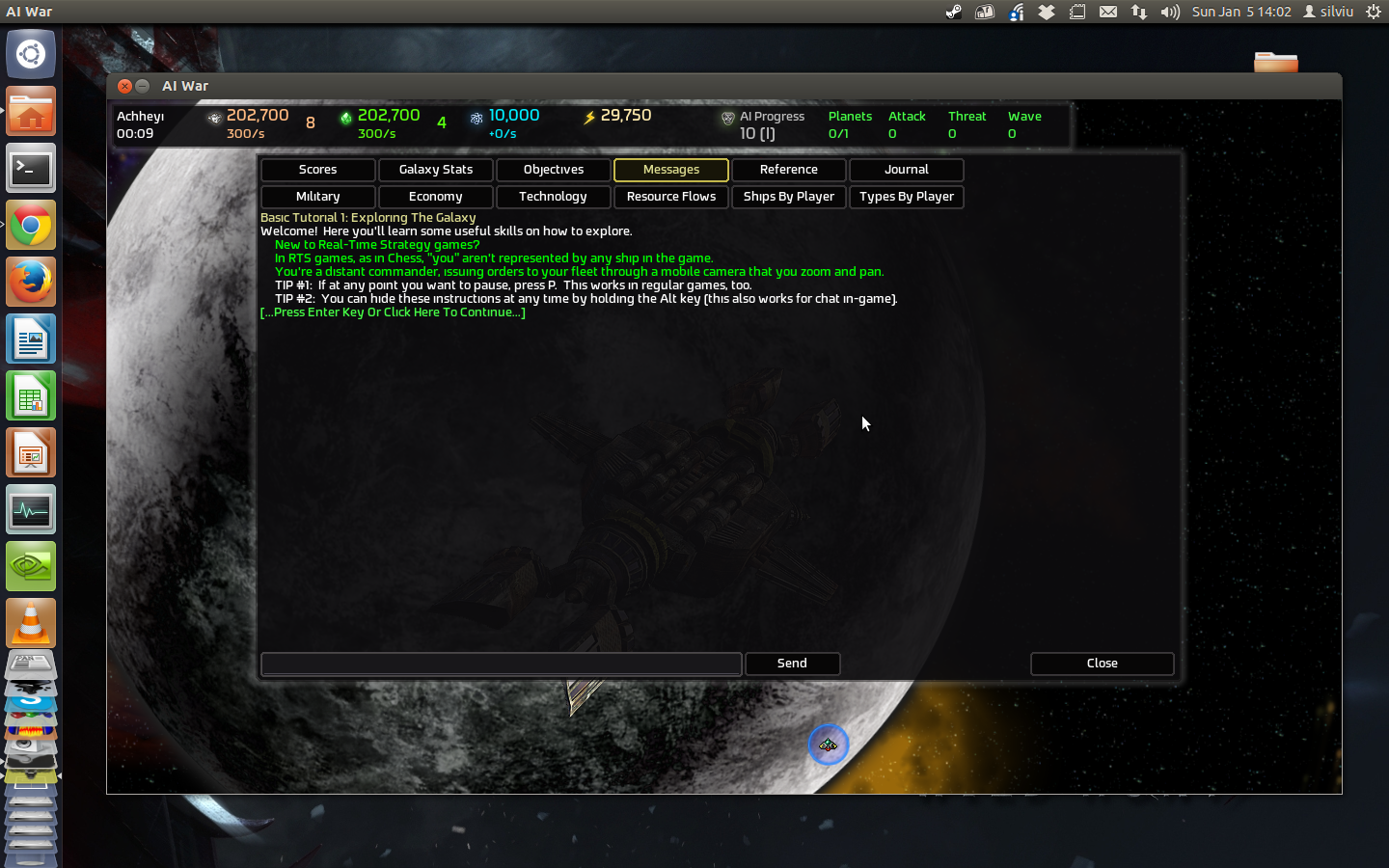Switch to the Galaxy Stats tab
This screenshot has height=868, width=1389.
coord(435,170)
